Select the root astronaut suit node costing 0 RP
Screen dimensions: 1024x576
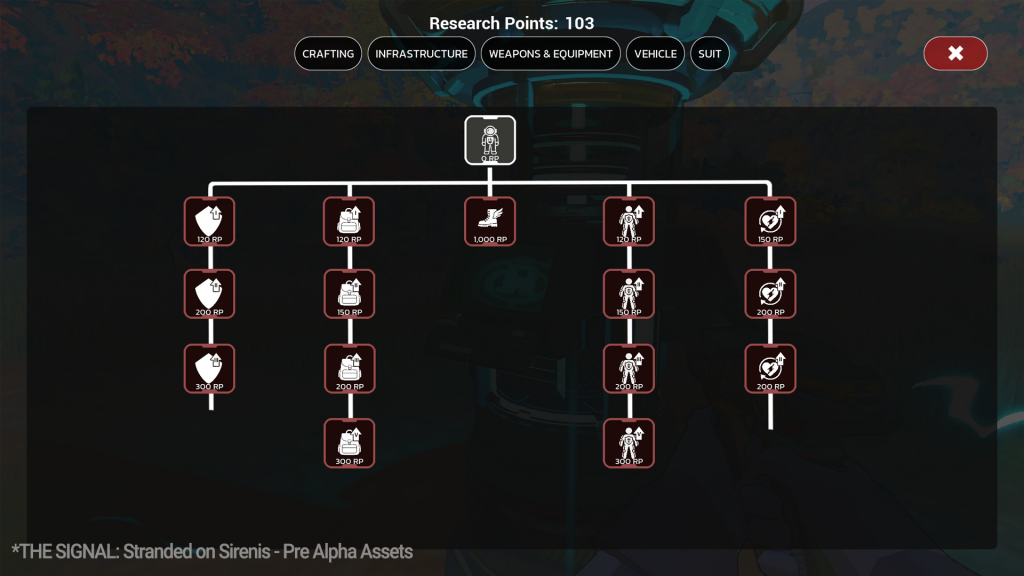coord(490,140)
